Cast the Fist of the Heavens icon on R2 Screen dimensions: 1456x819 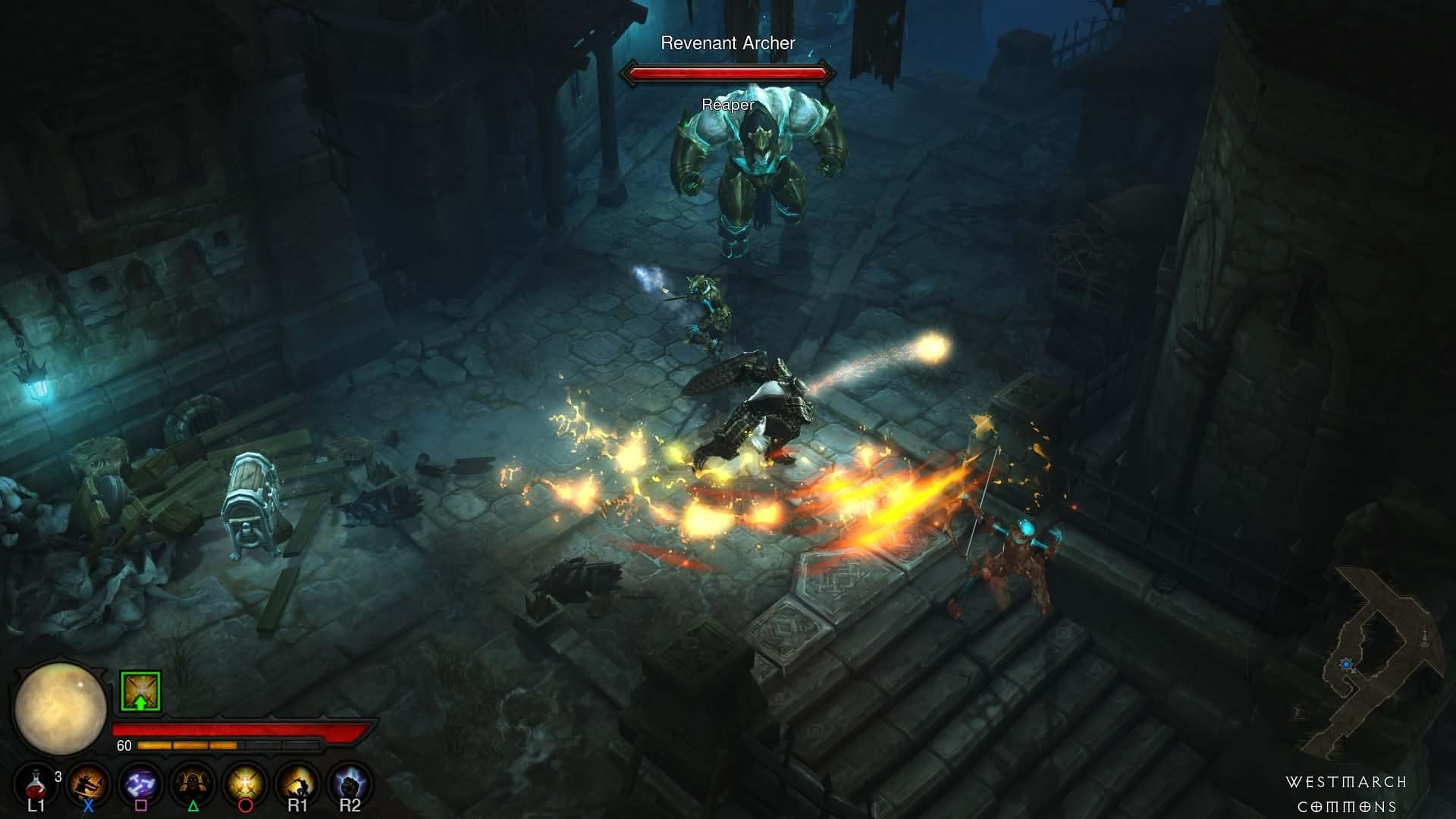click(x=349, y=783)
